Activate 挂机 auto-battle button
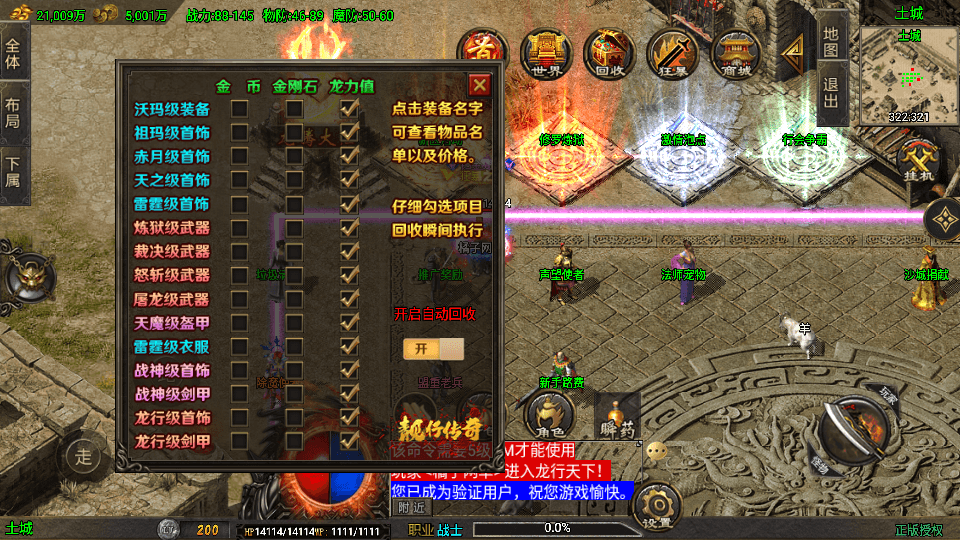The width and height of the screenshot is (960, 540). (x=916, y=160)
